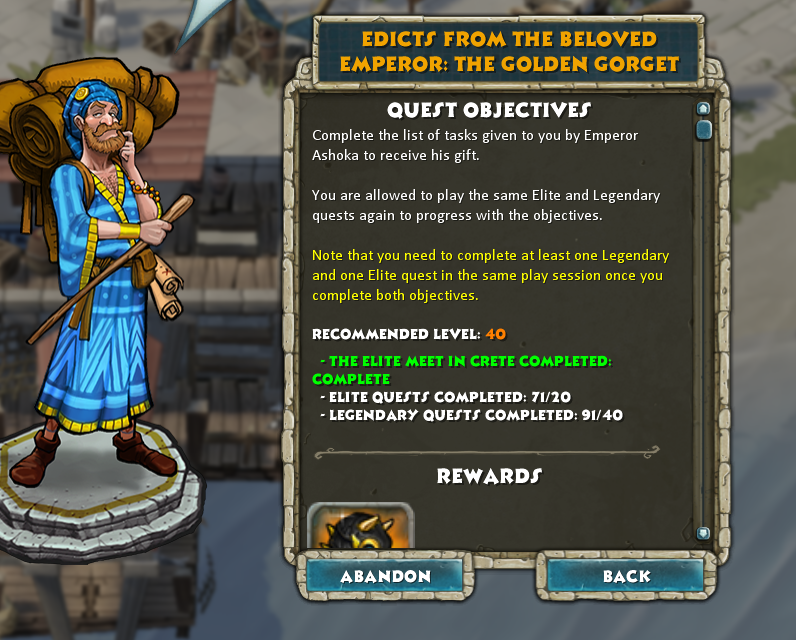Click the scrollbar's up arrow
This screenshot has width=796, height=640.
point(703,108)
